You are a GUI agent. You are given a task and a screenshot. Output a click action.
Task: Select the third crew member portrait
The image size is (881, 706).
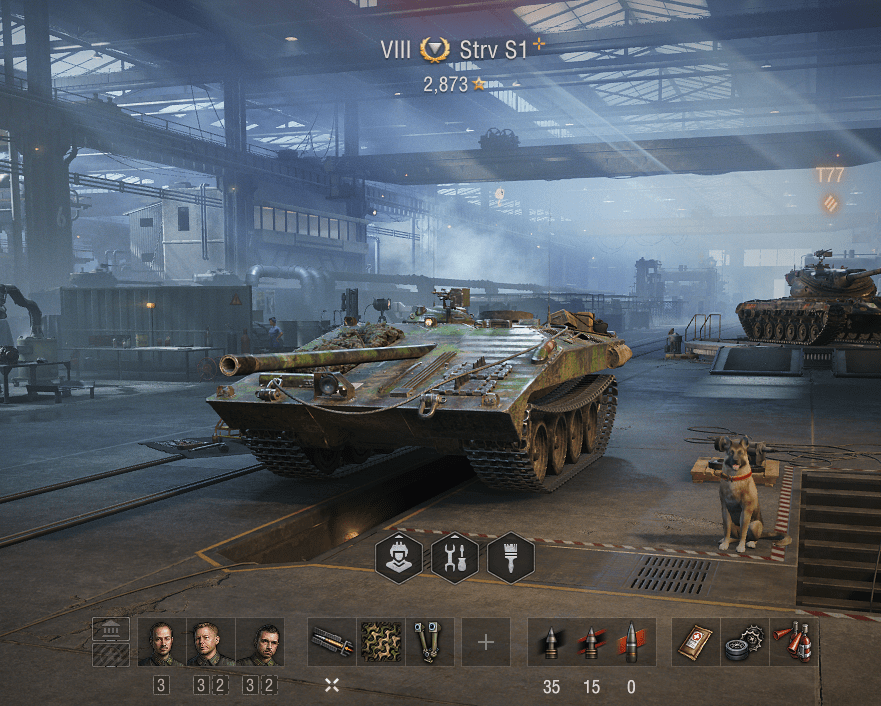click(260, 642)
